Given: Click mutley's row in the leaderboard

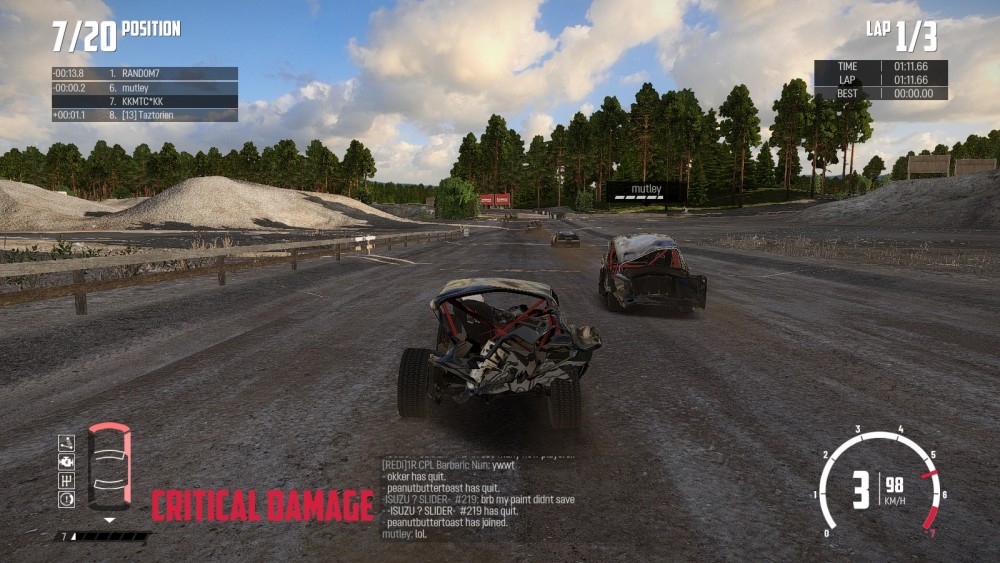Looking at the screenshot, I should (144, 88).
